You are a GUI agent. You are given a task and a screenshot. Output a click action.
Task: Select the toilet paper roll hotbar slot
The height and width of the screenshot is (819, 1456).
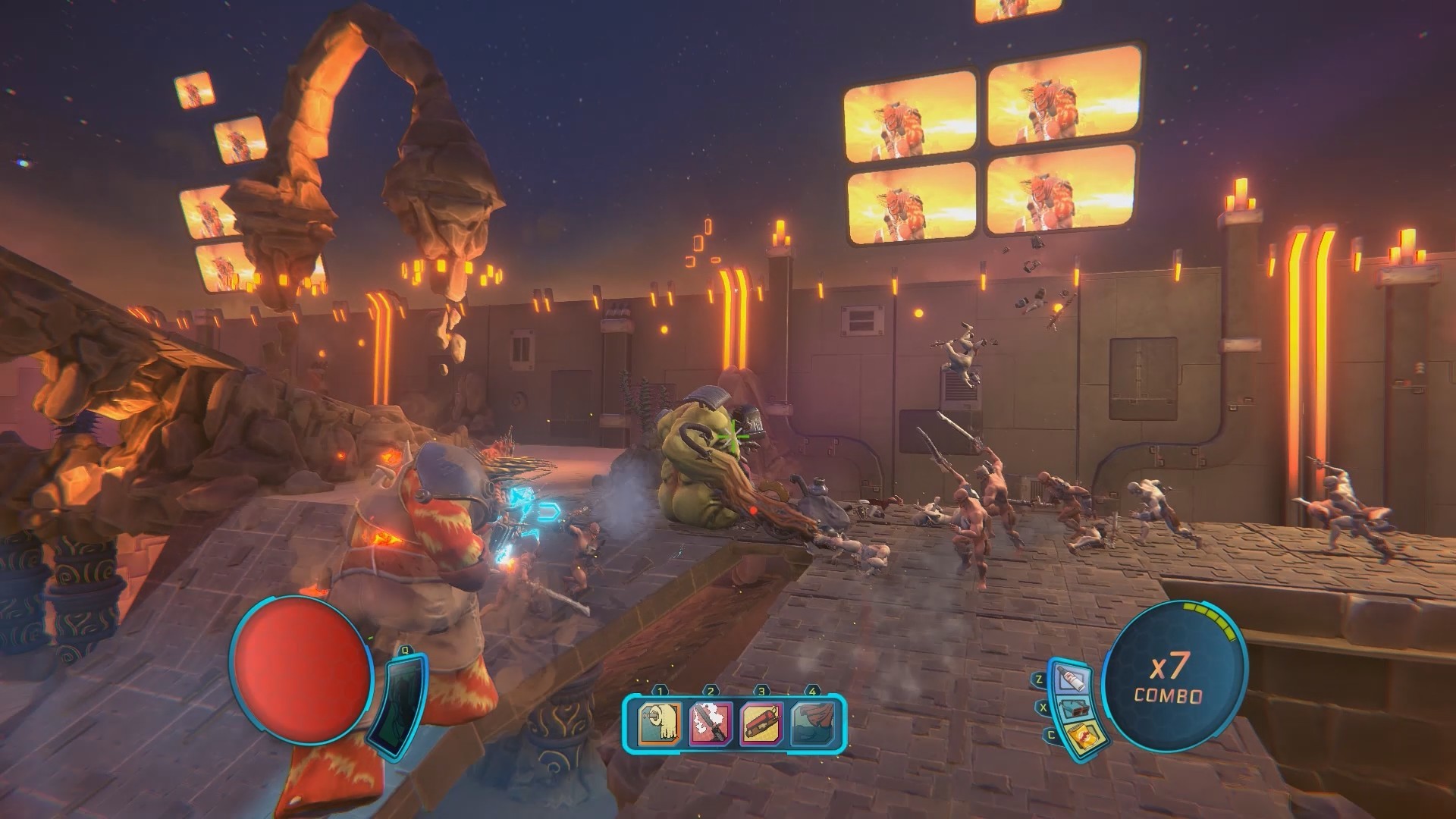(x=660, y=721)
